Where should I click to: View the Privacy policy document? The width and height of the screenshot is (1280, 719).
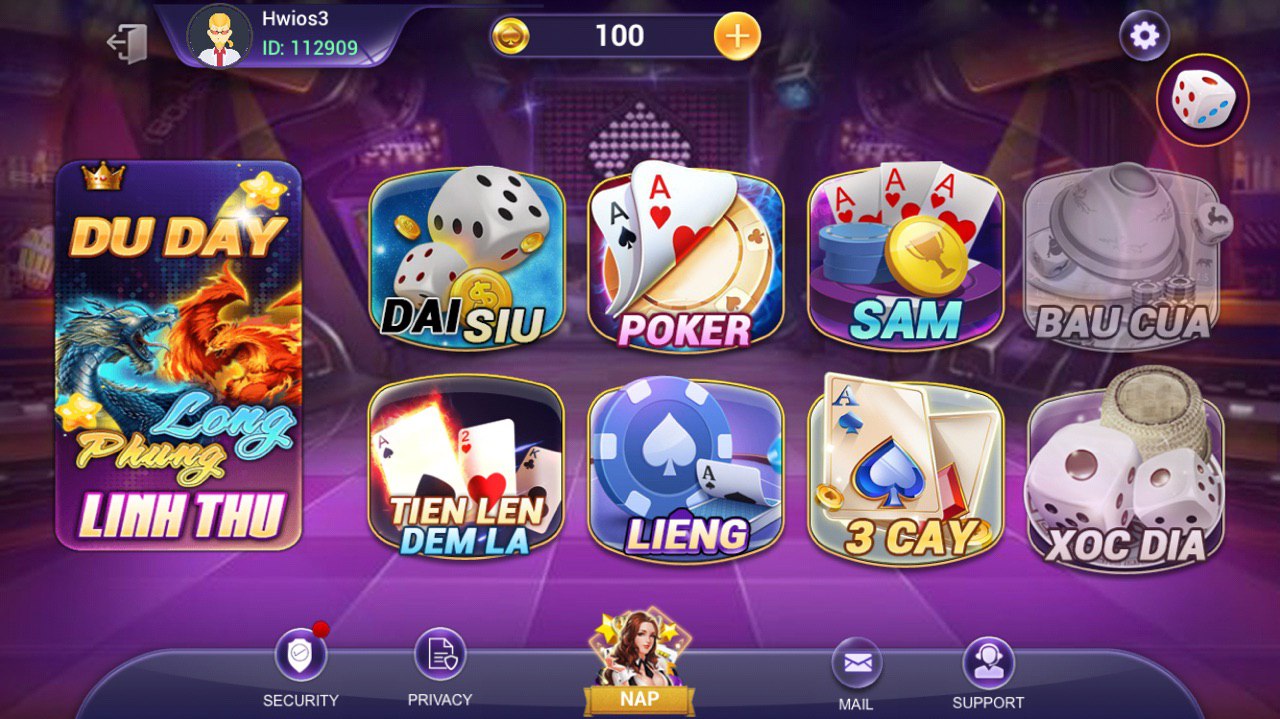click(440, 655)
